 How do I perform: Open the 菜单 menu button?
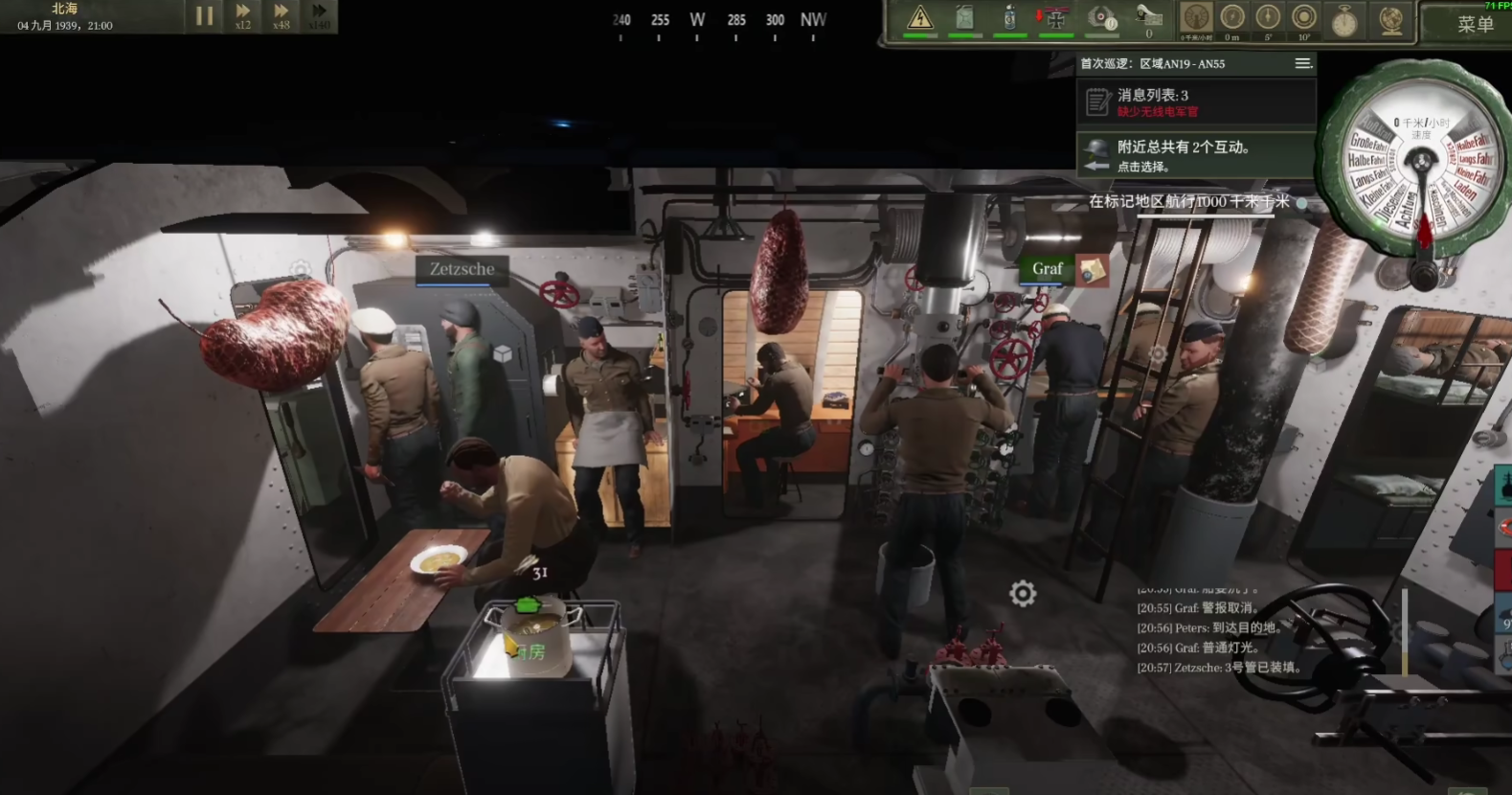click(1474, 24)
